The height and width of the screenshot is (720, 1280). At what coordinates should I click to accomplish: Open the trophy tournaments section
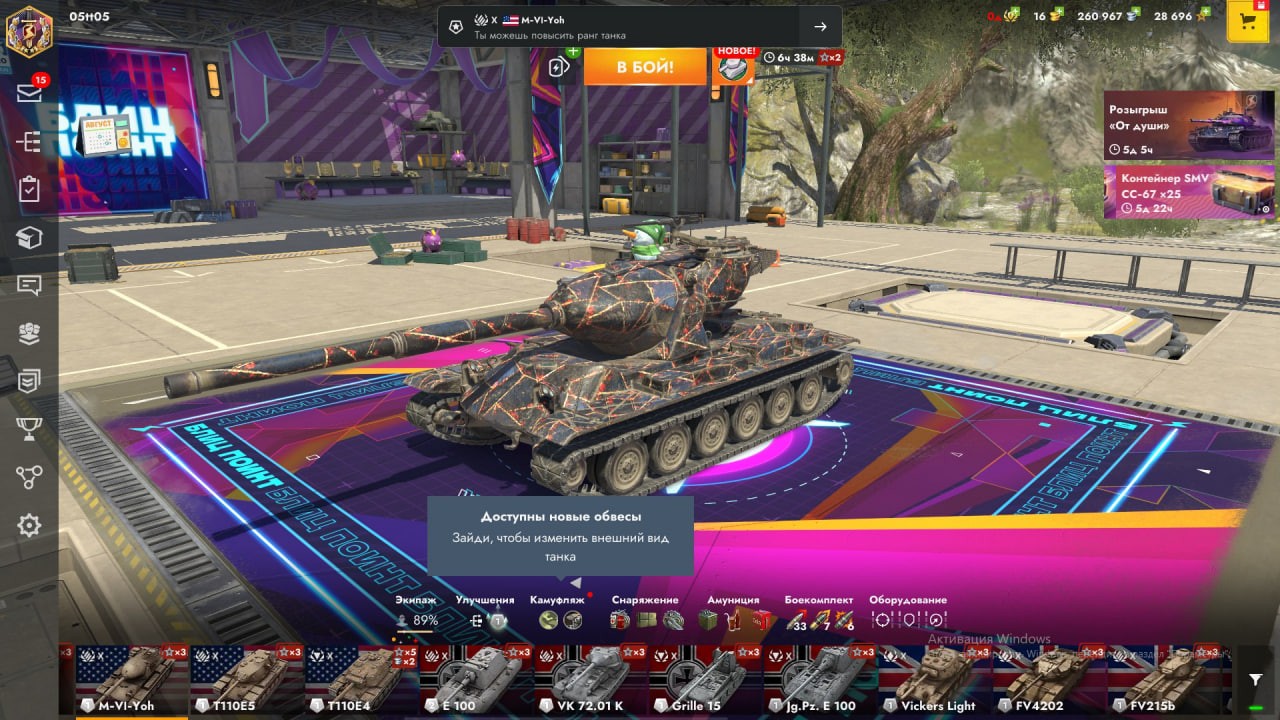[x=29, y=429]
